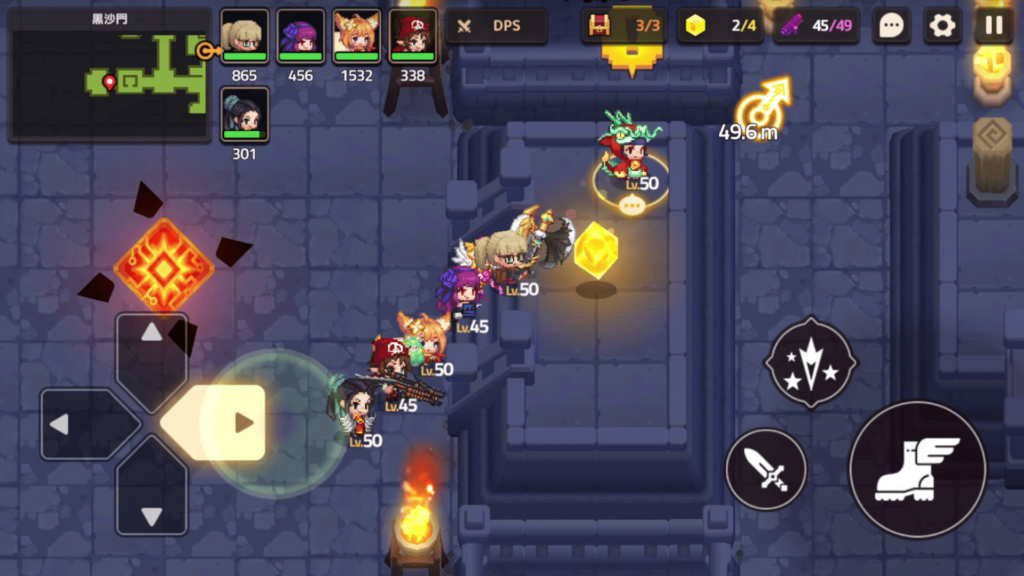Image resolution: width=1024 pixels, height=576 pixels.
Task: Select the red-hat hero portrait
Action: coord(412,37)
